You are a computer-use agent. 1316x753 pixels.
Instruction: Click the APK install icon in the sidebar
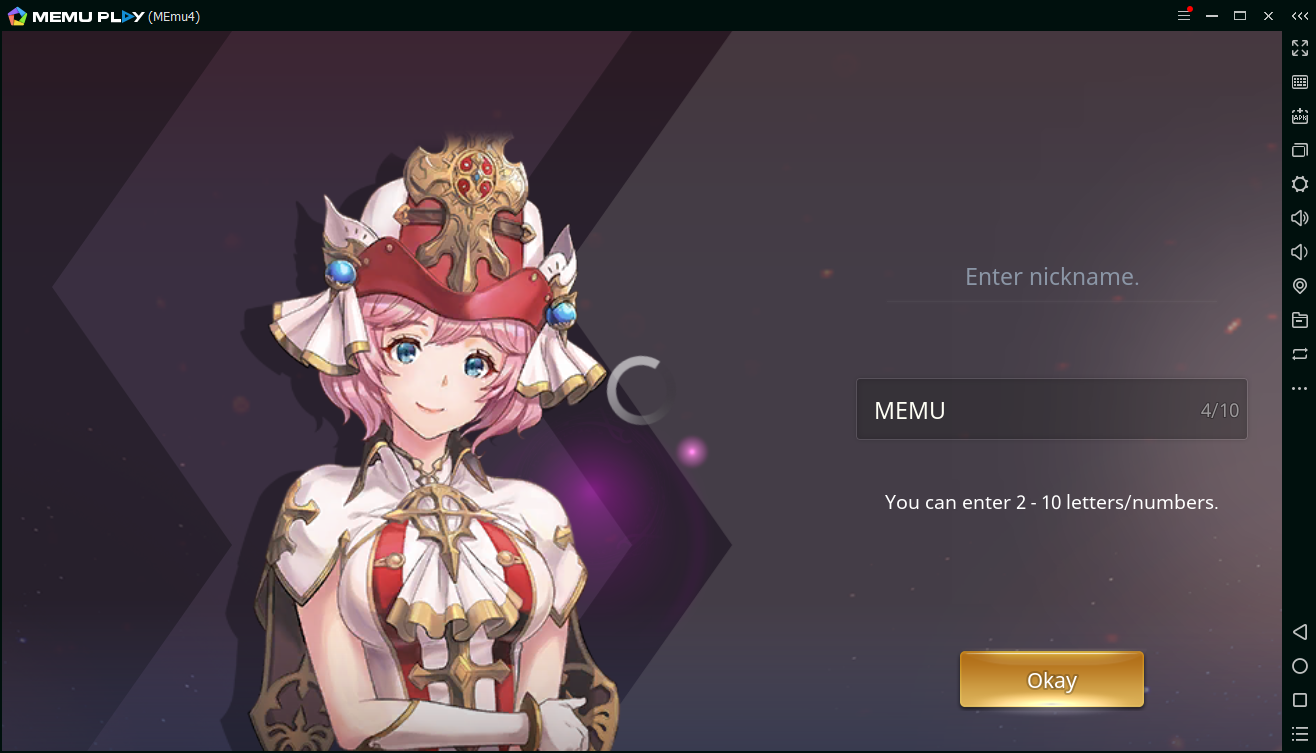(x=1299, y=116)
